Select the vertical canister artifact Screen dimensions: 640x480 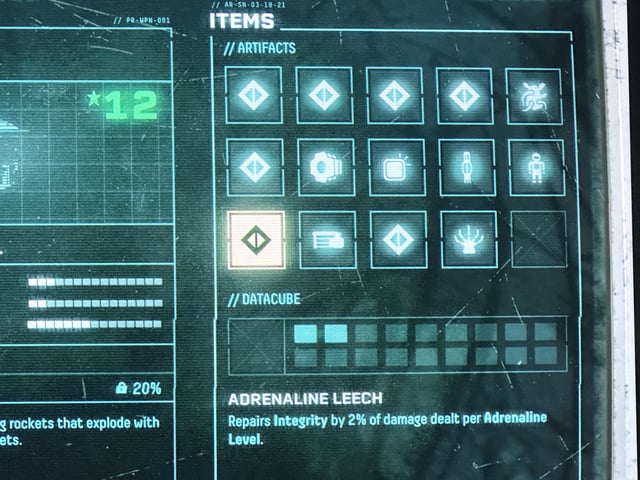[467, 168]
